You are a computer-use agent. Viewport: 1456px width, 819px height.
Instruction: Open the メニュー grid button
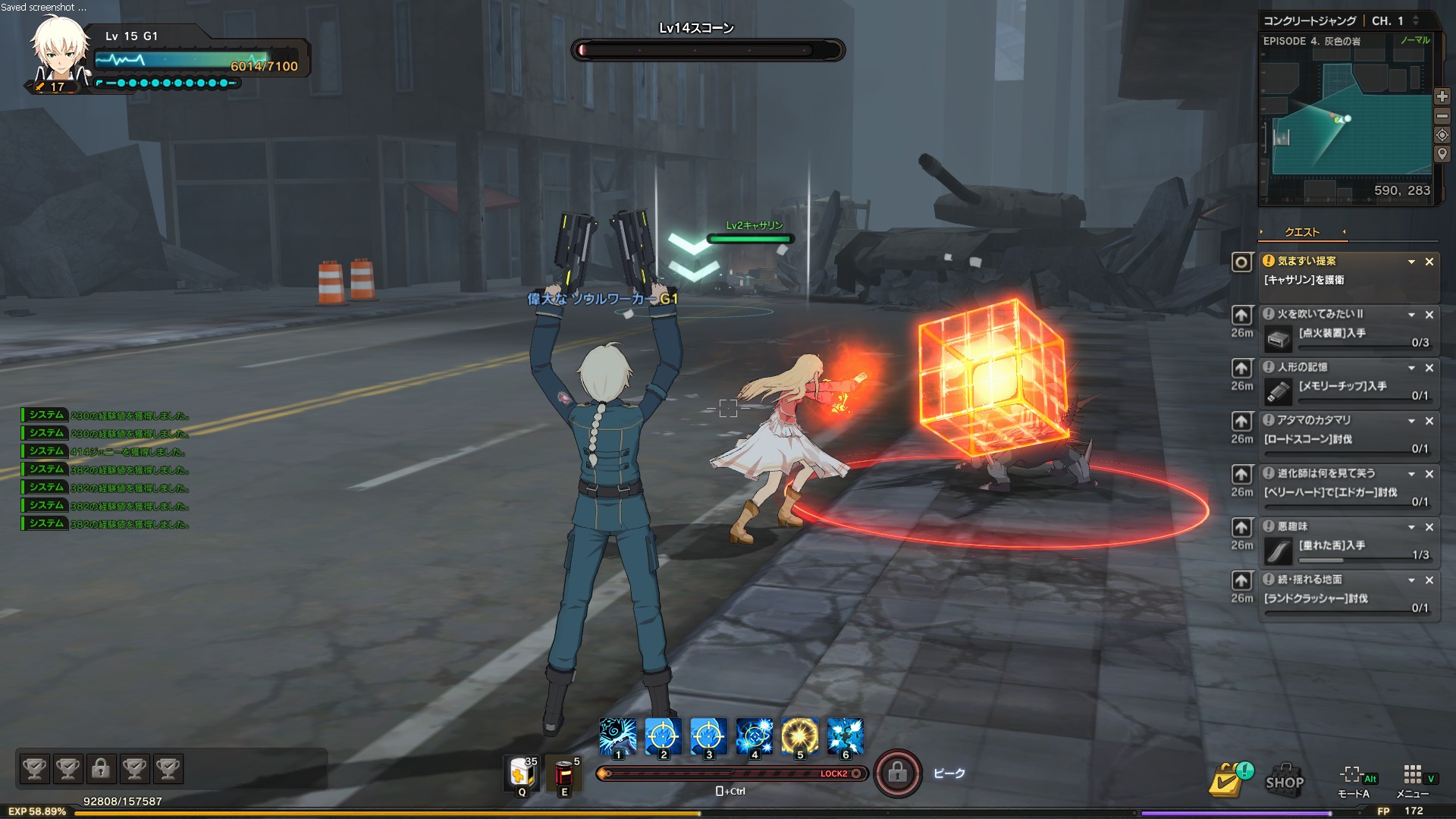pos(1412,778)
